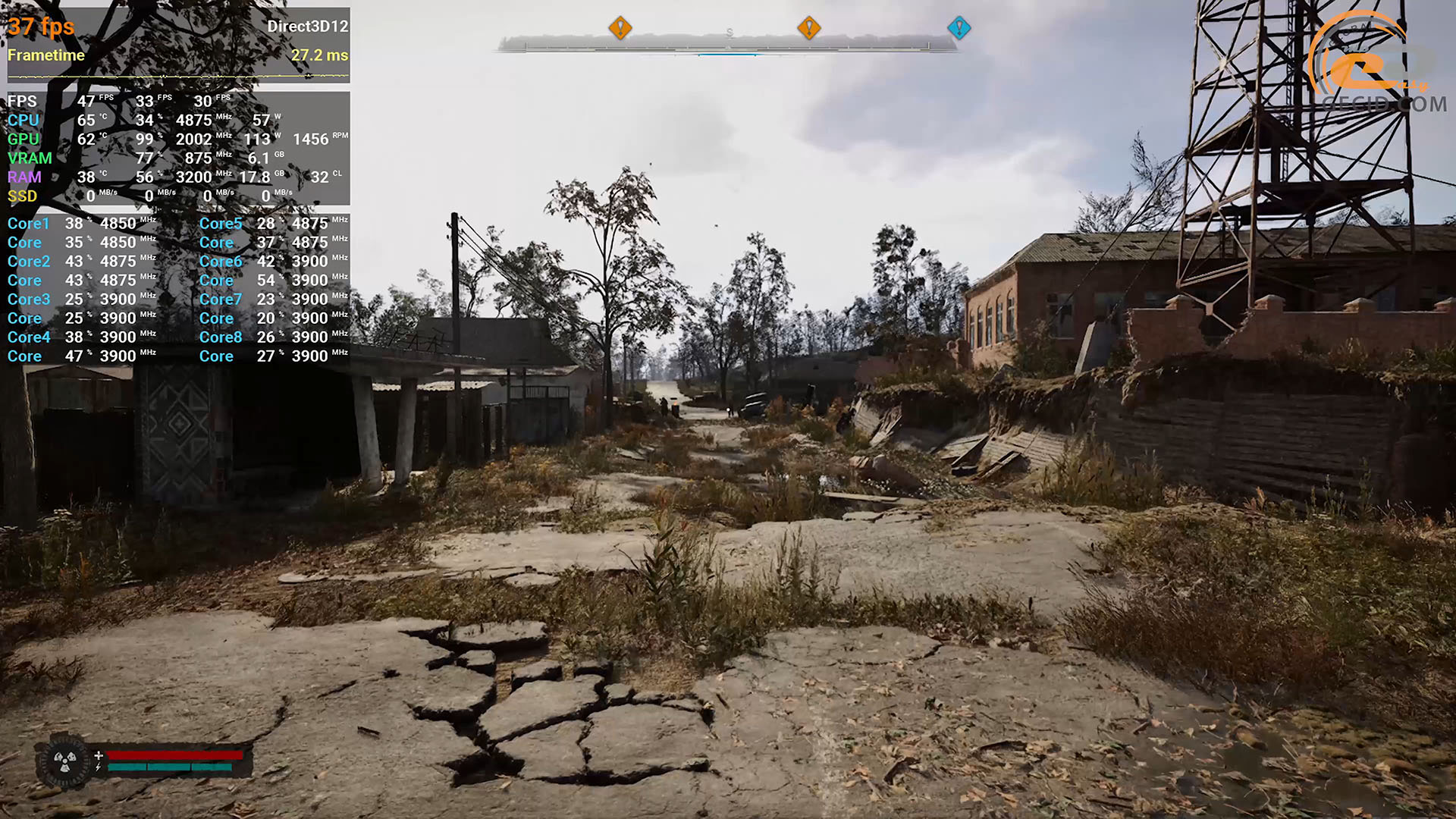Select the blue quest marker on the compass
This screenshot has height=819, width=1456.
959,28
